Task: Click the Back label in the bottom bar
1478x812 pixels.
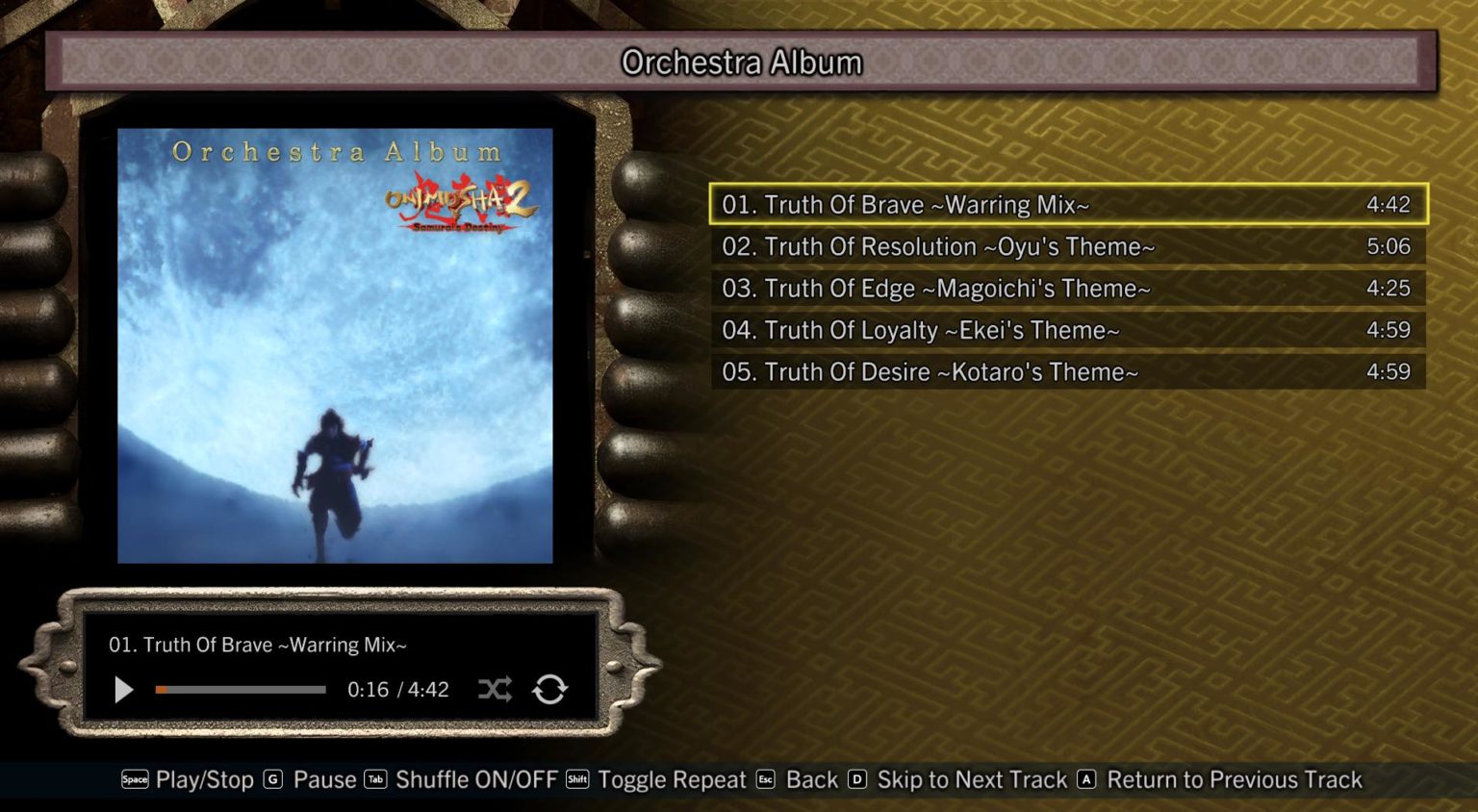Action: point(811,780)
